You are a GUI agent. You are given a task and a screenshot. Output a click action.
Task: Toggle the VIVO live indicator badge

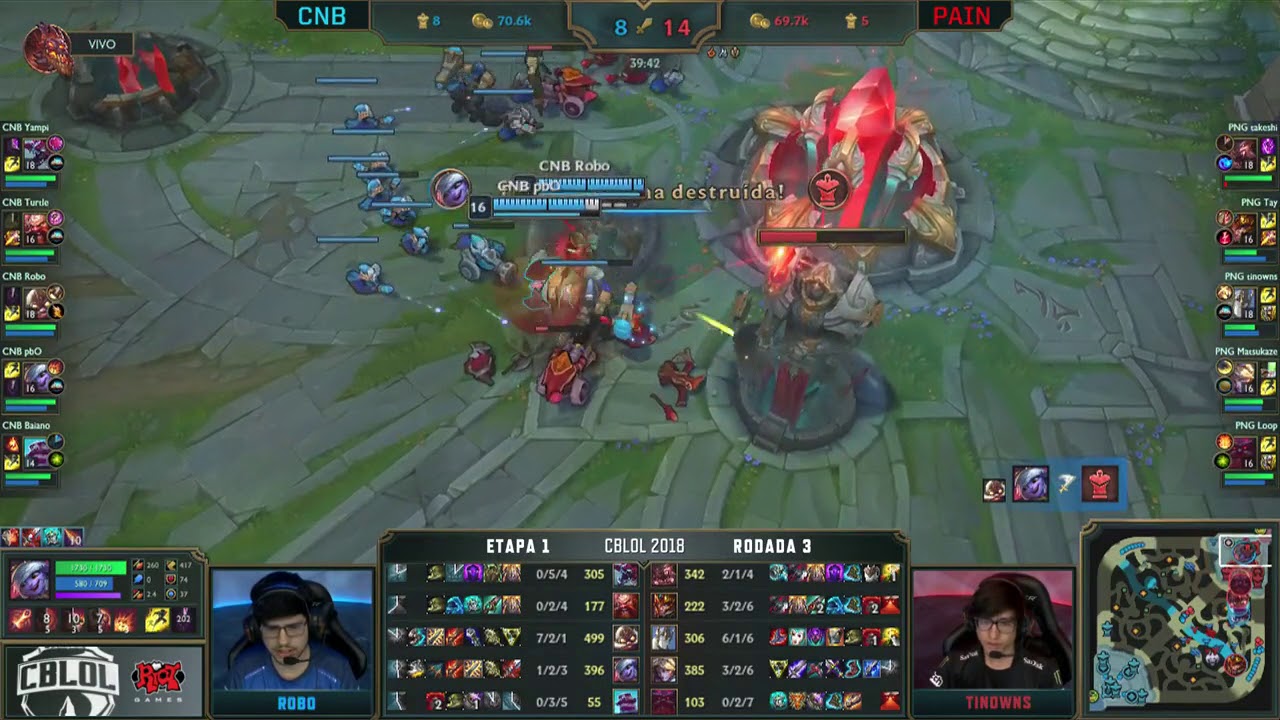point(100,44)
